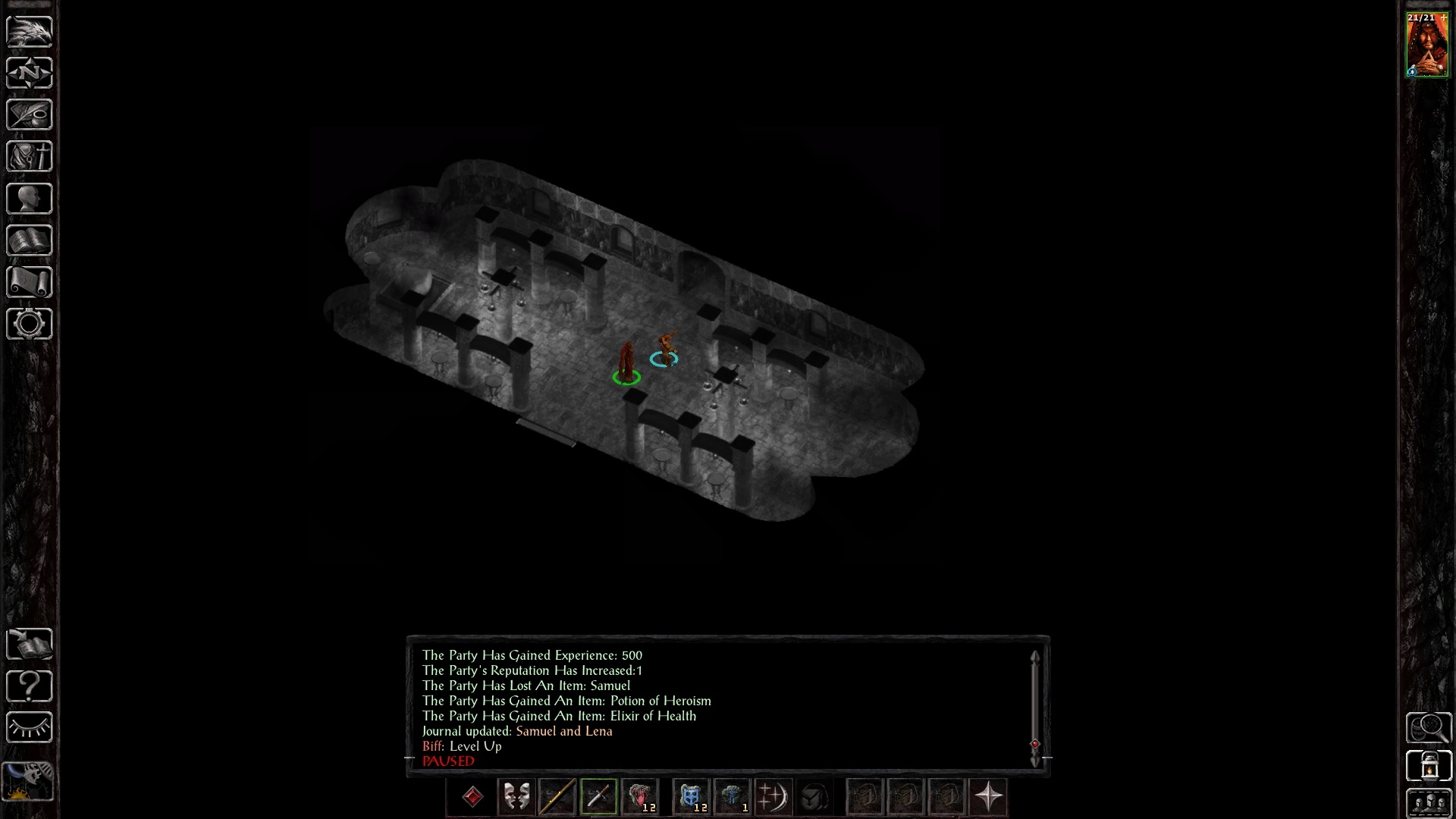1456x819 pixels.
Task: View the Character Record sheet
Action: [x=29, y=198]
